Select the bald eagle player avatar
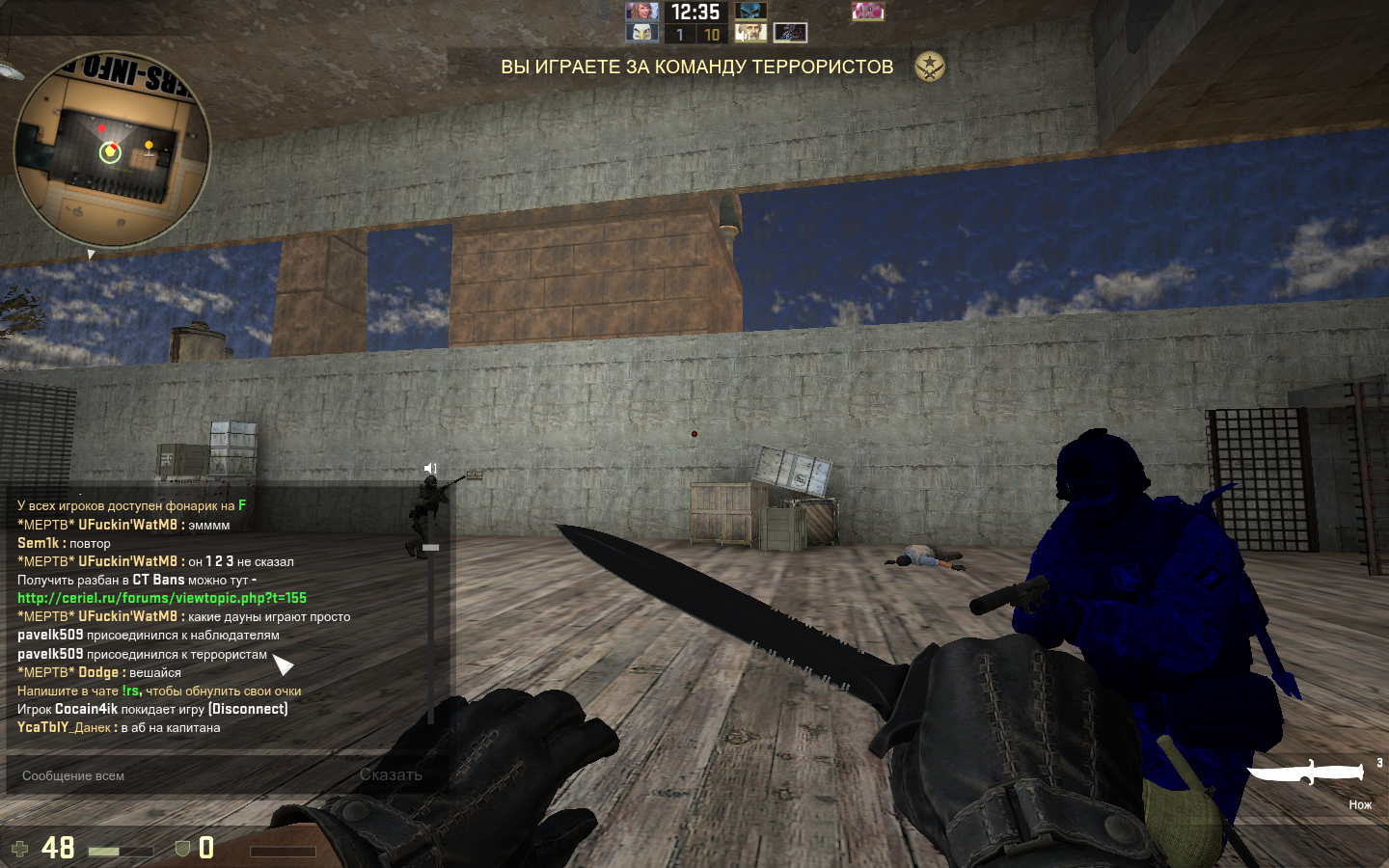This screenshot has width=1389, height=868. point(641,34)
